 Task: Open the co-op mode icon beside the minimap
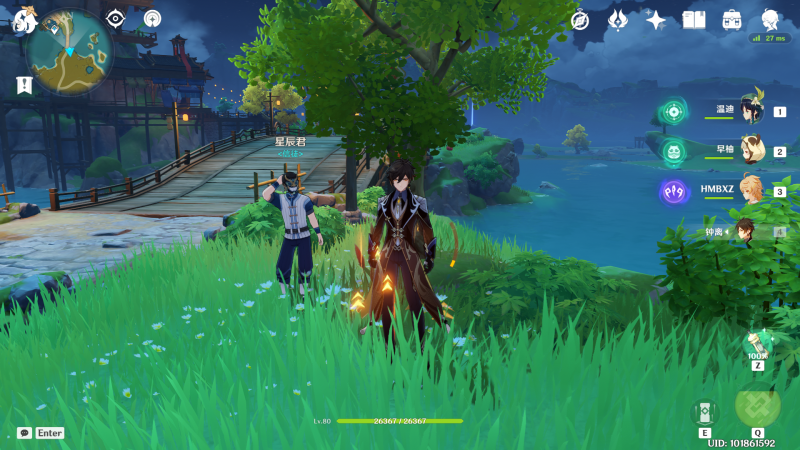click(x=152, y=19)
